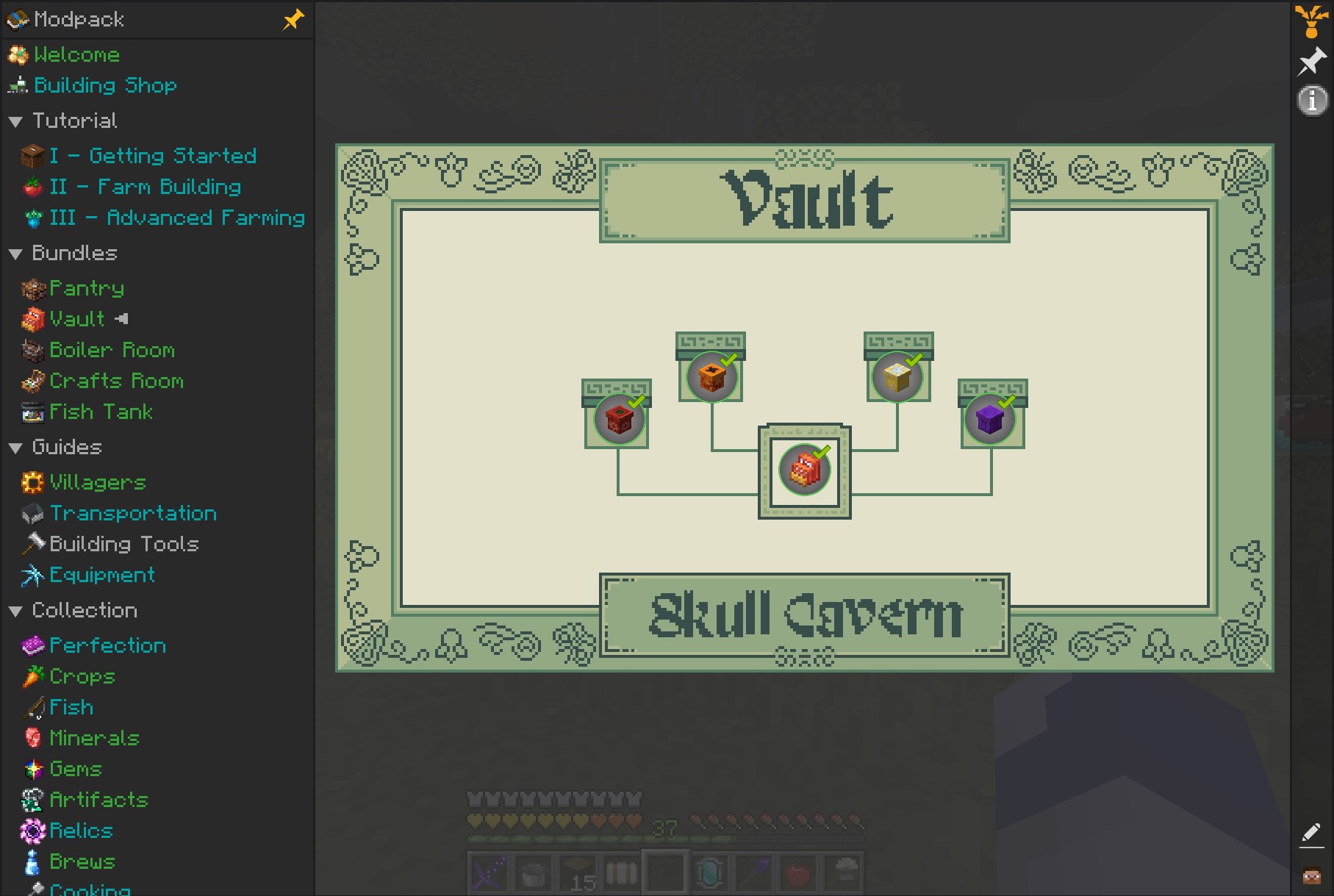Collapse the Tutorial group

tap(15, 121)
